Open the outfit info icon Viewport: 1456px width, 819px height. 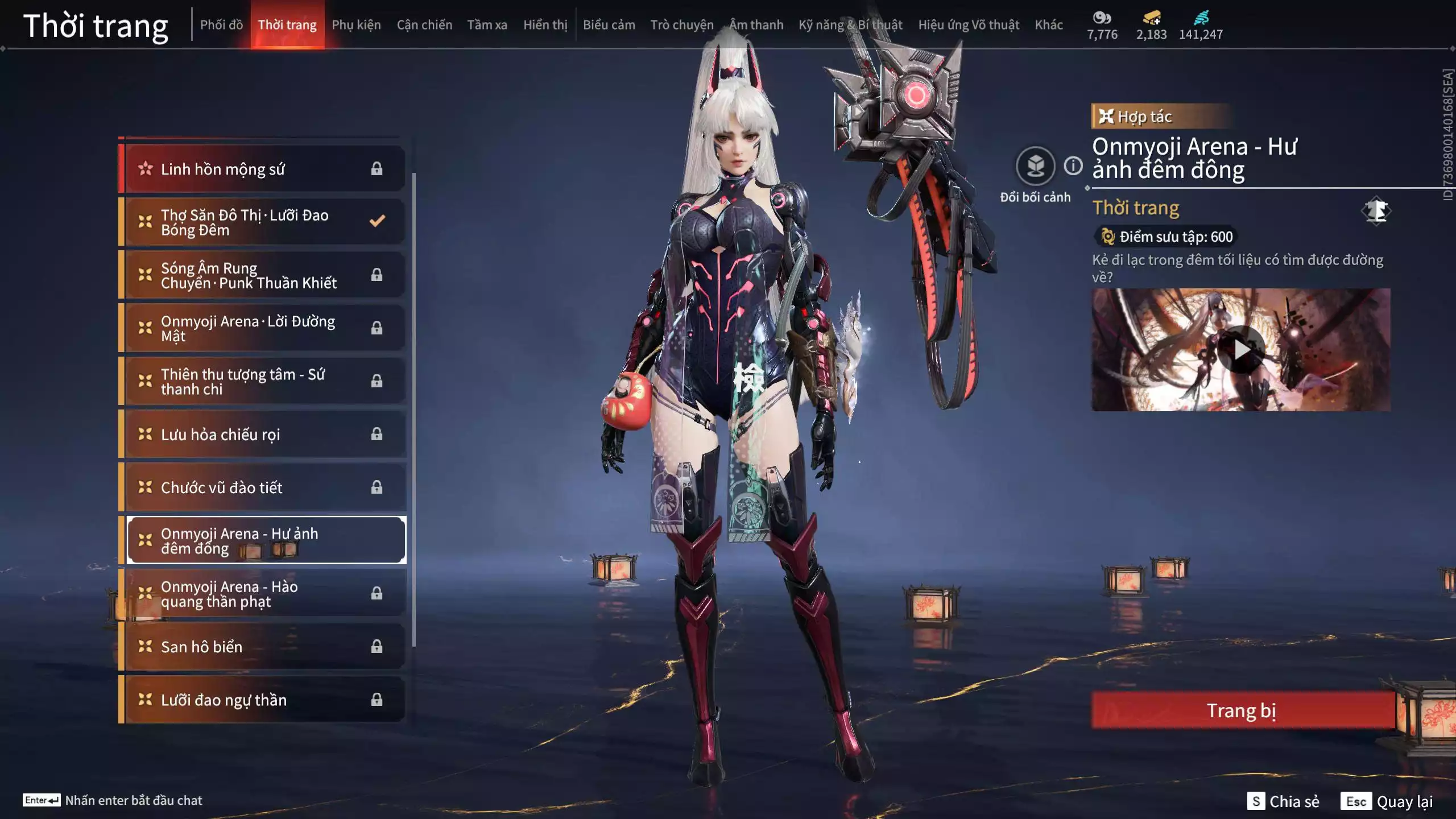[x=1073, y=166]
